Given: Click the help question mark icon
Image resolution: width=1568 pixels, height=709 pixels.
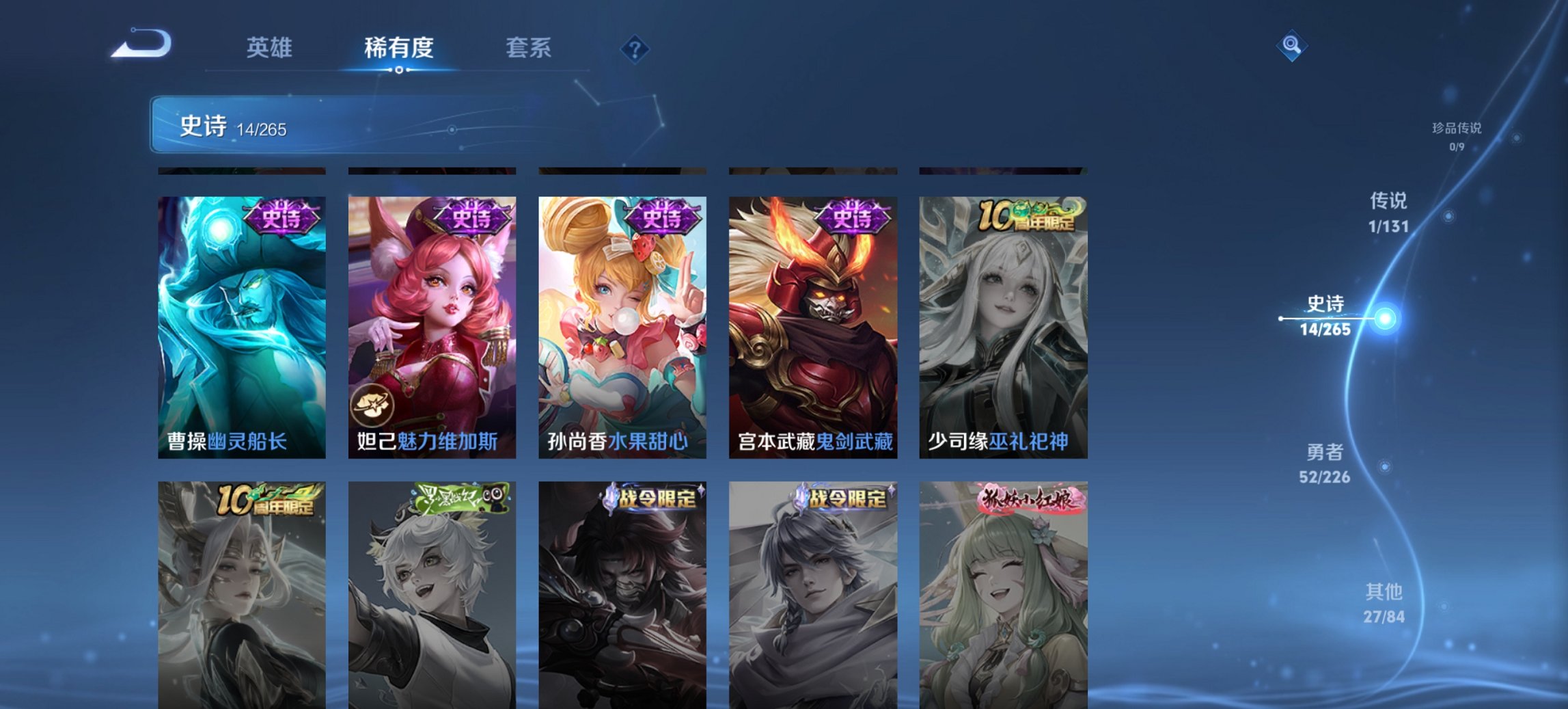Looking at the screenshot, I should tap(635, 47).
